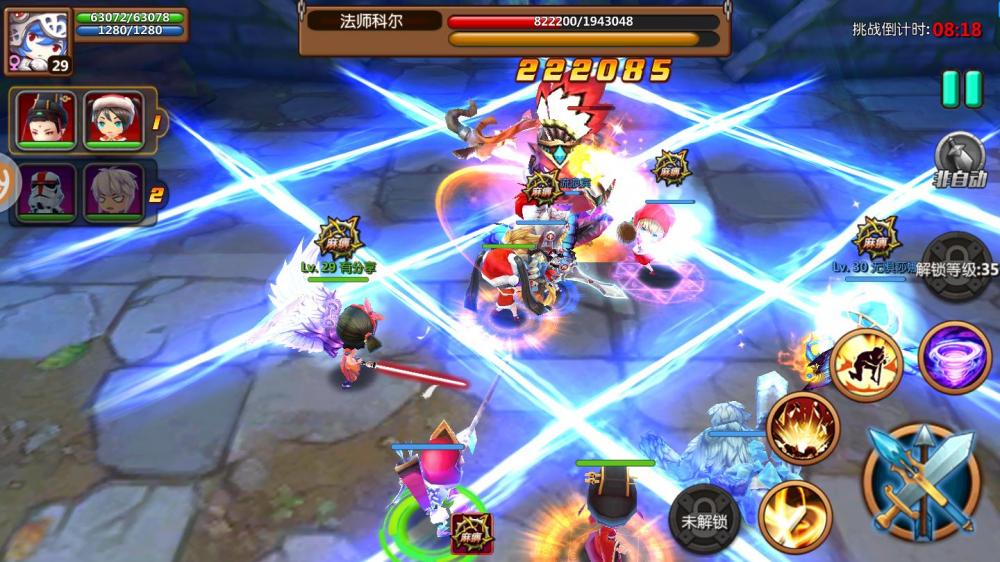Activate the kneeling silhouette skill
This screenshot has height=562, width=1000.
[x=866, y=364]
